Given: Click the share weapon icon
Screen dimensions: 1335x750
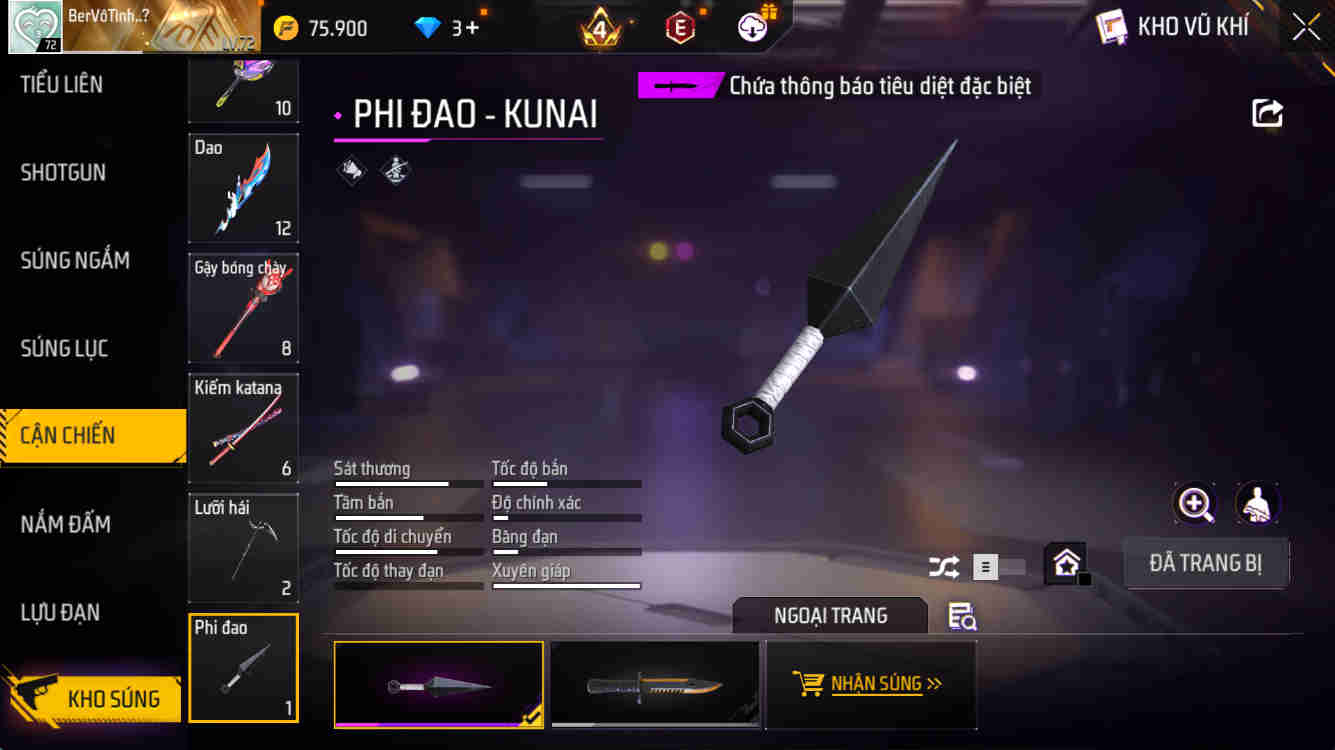Looking at the screenshot, I should (1266, 114).
